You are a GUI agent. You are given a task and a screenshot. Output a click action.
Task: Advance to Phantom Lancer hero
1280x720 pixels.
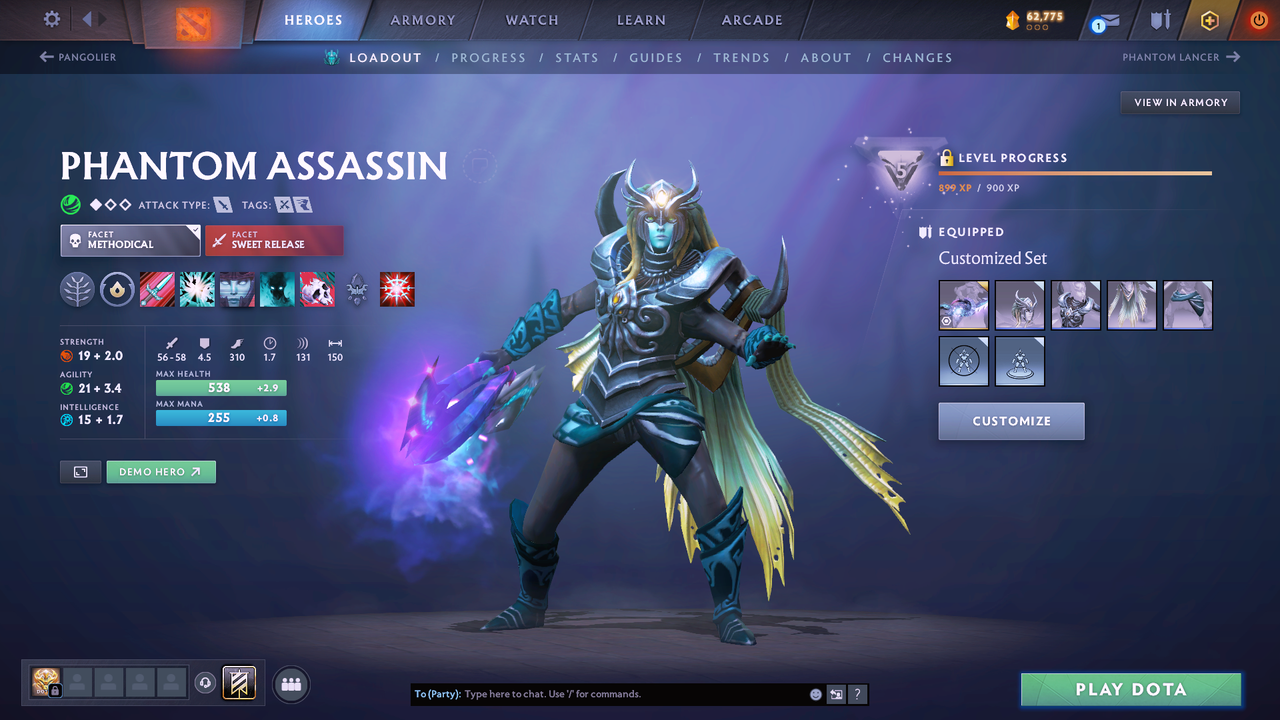tap(1180, 57)
